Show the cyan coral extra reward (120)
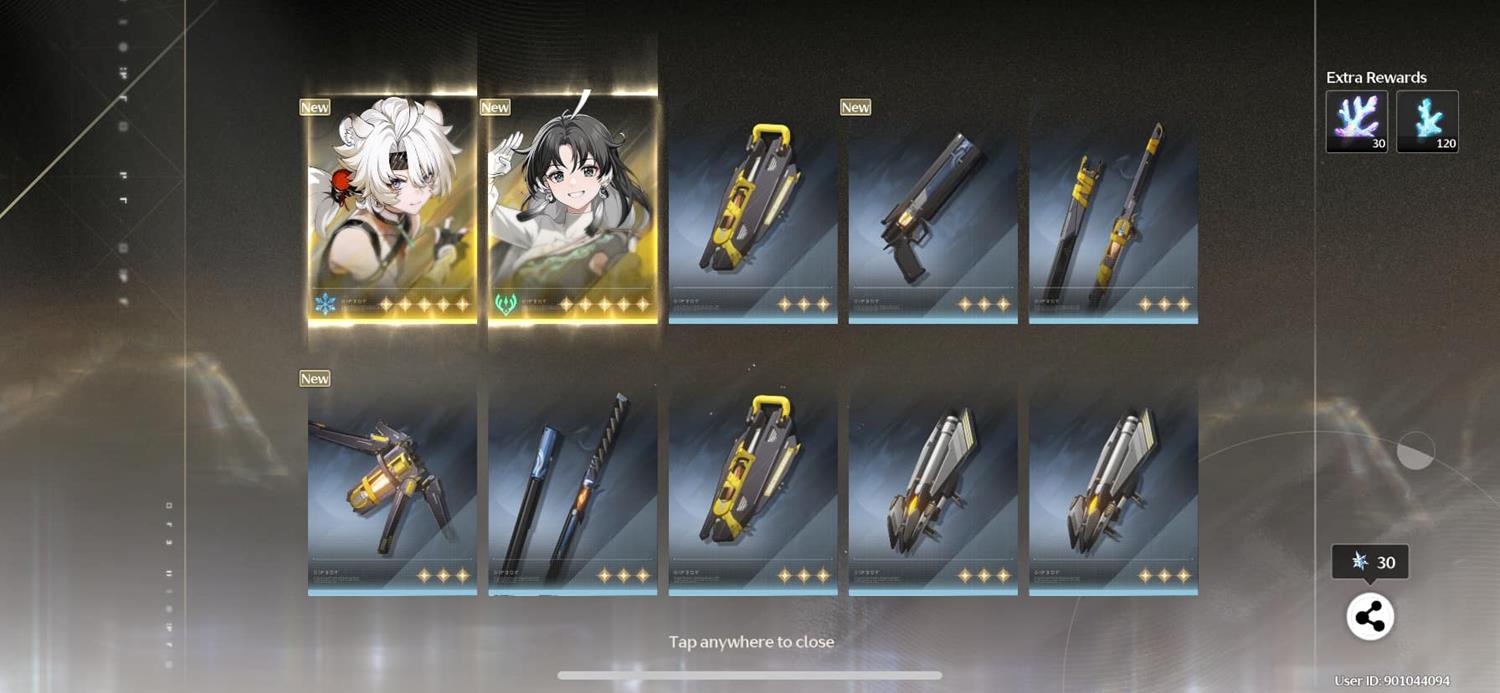Image resolution: width=1500 pixels, height=693 pixels. [1427, 121]
